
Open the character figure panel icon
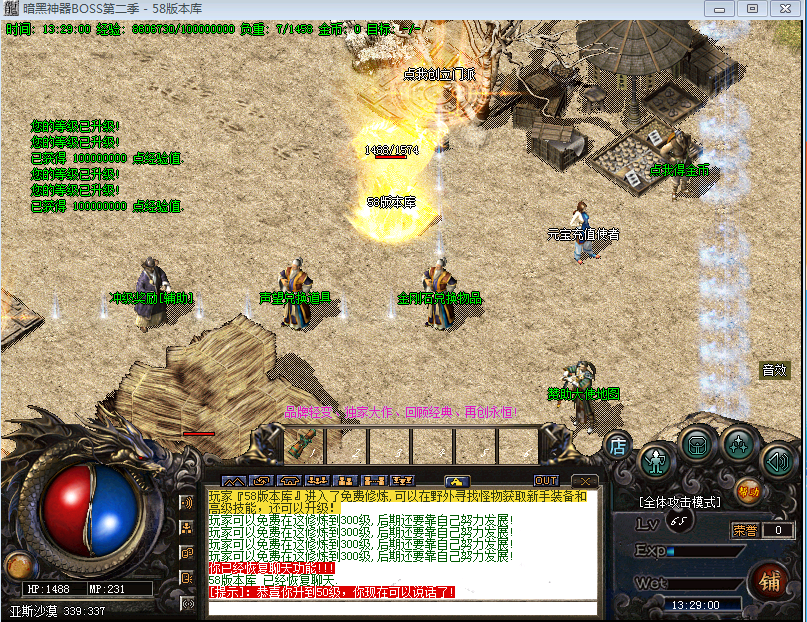(x=656, y=460)
